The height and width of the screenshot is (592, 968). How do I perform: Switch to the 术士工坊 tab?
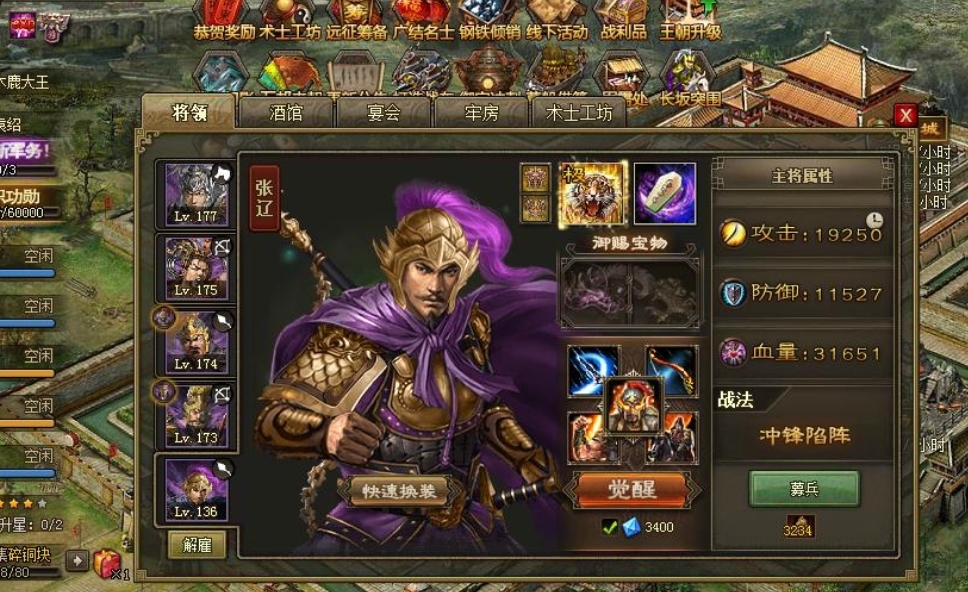(x=579, y=113)
